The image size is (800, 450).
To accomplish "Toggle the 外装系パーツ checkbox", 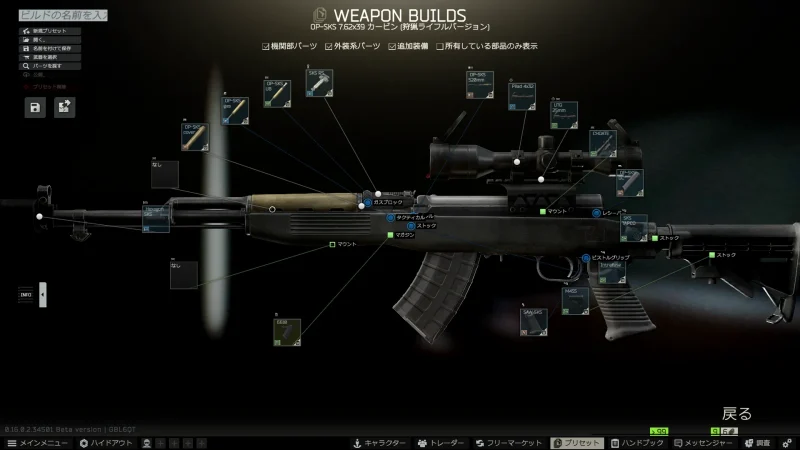I will pyautogui.click(x=327, y=46).
